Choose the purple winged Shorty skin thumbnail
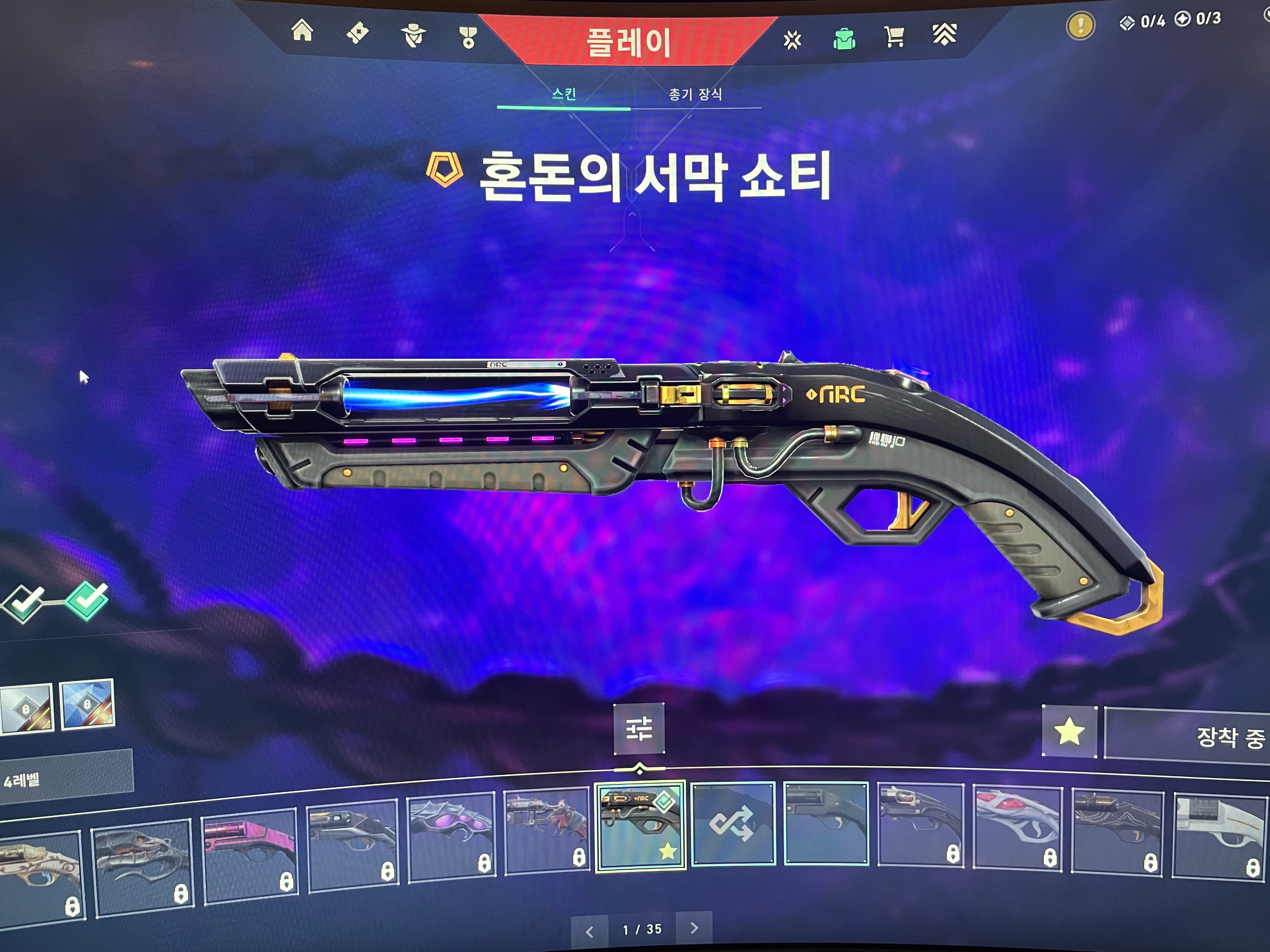The width and height of the screenshot is (1270, 952). point(451,836)
